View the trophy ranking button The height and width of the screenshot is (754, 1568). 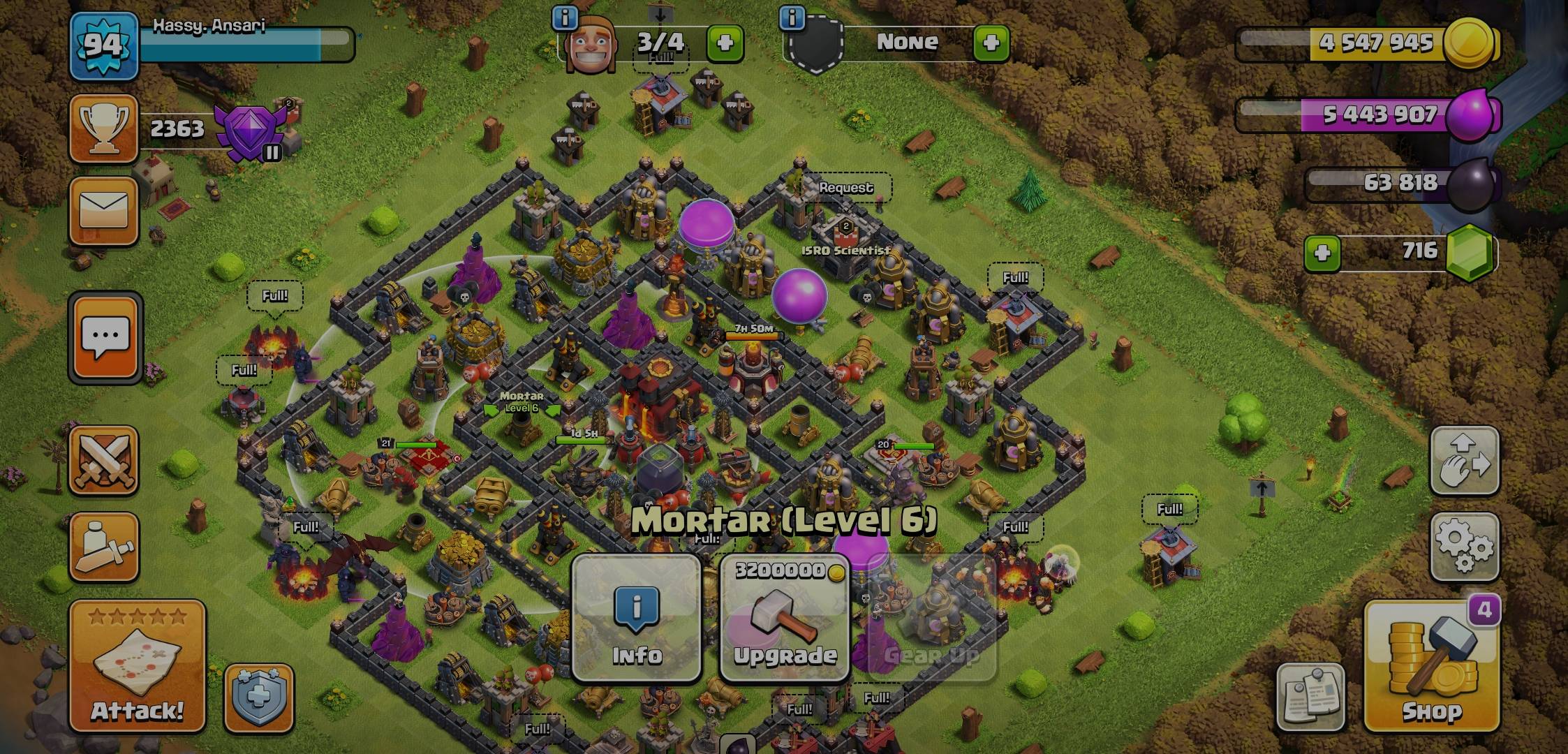point(103,129)
